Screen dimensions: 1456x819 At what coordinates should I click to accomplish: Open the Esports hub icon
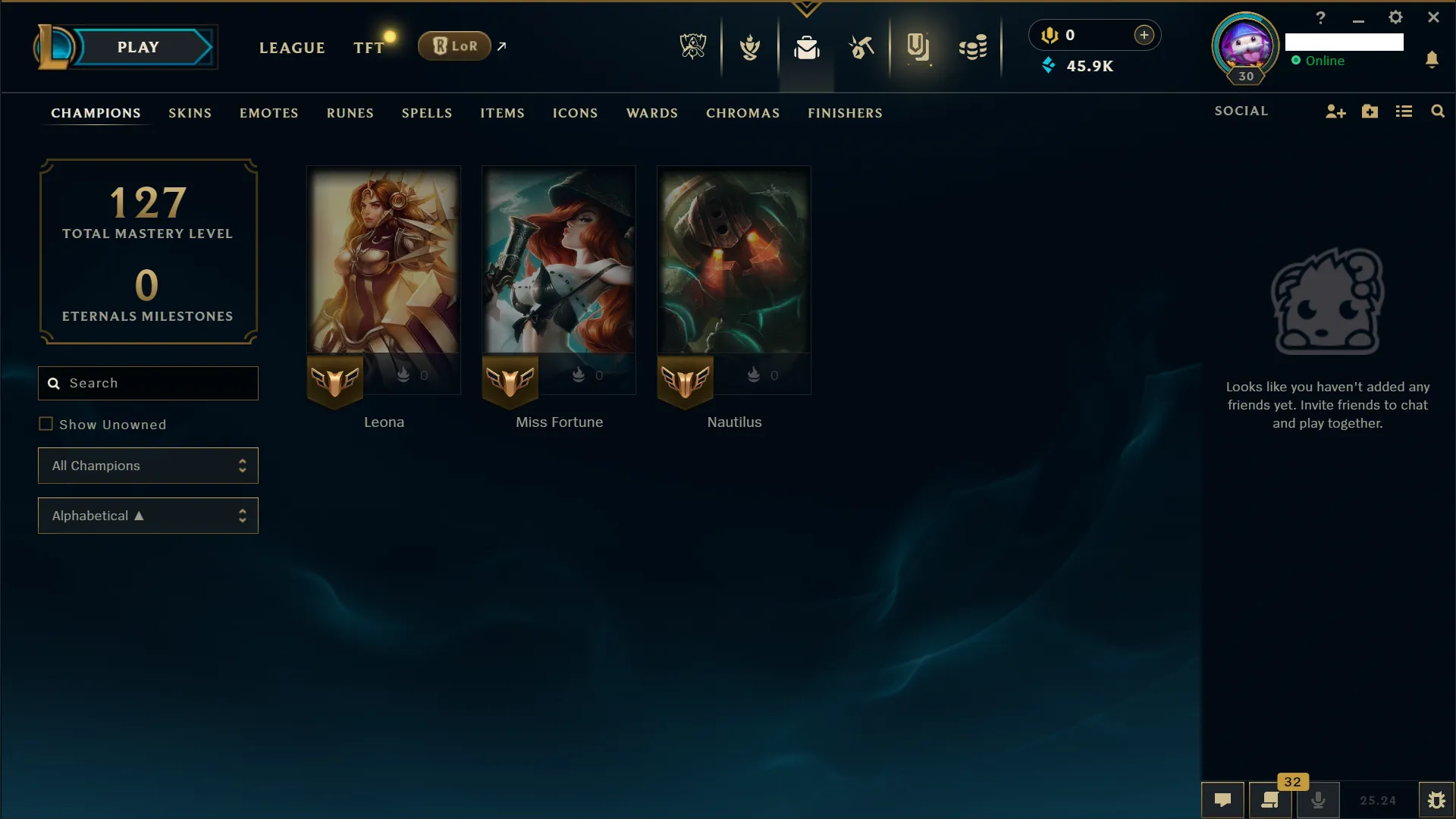(691, 46)
